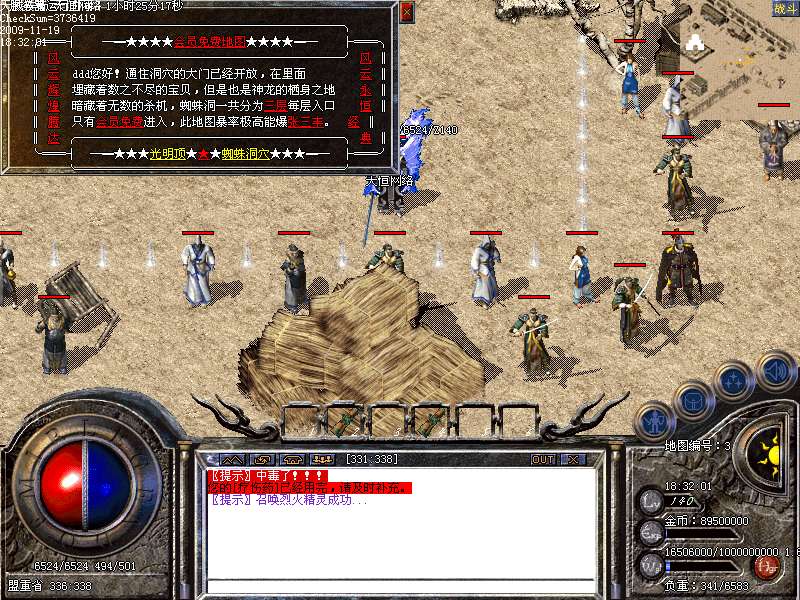Click the red round button beside weight bar

tap(767, 567)
